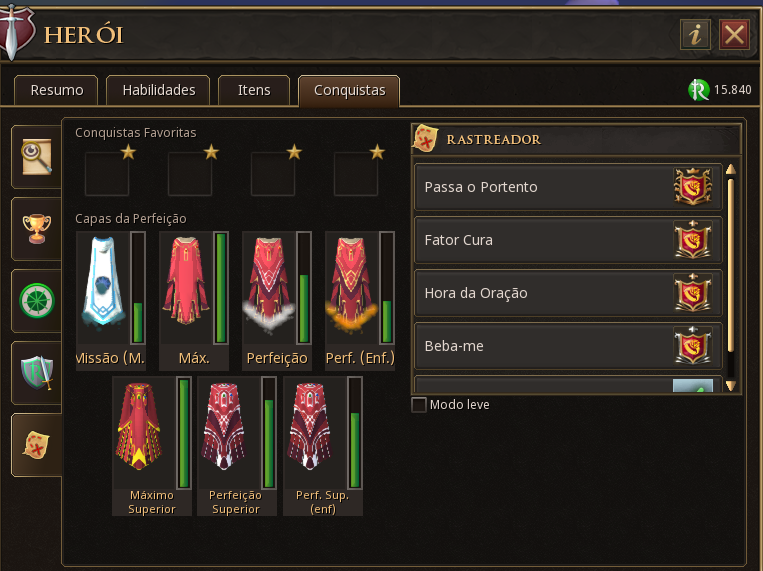Open the Habilidades tab

pyautogui.click(x=158, y=90)
